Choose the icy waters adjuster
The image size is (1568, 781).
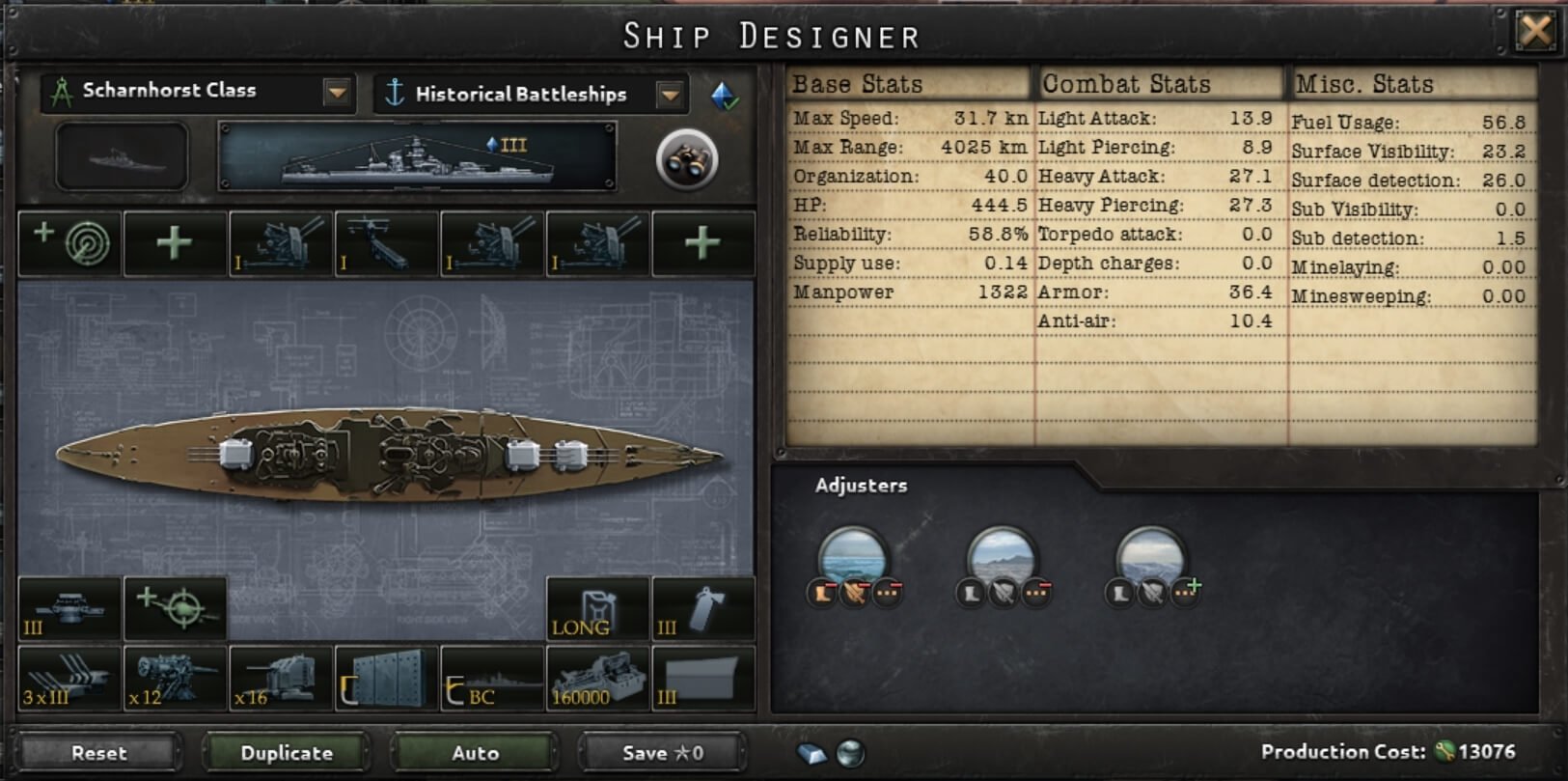tap(1150, 559)
